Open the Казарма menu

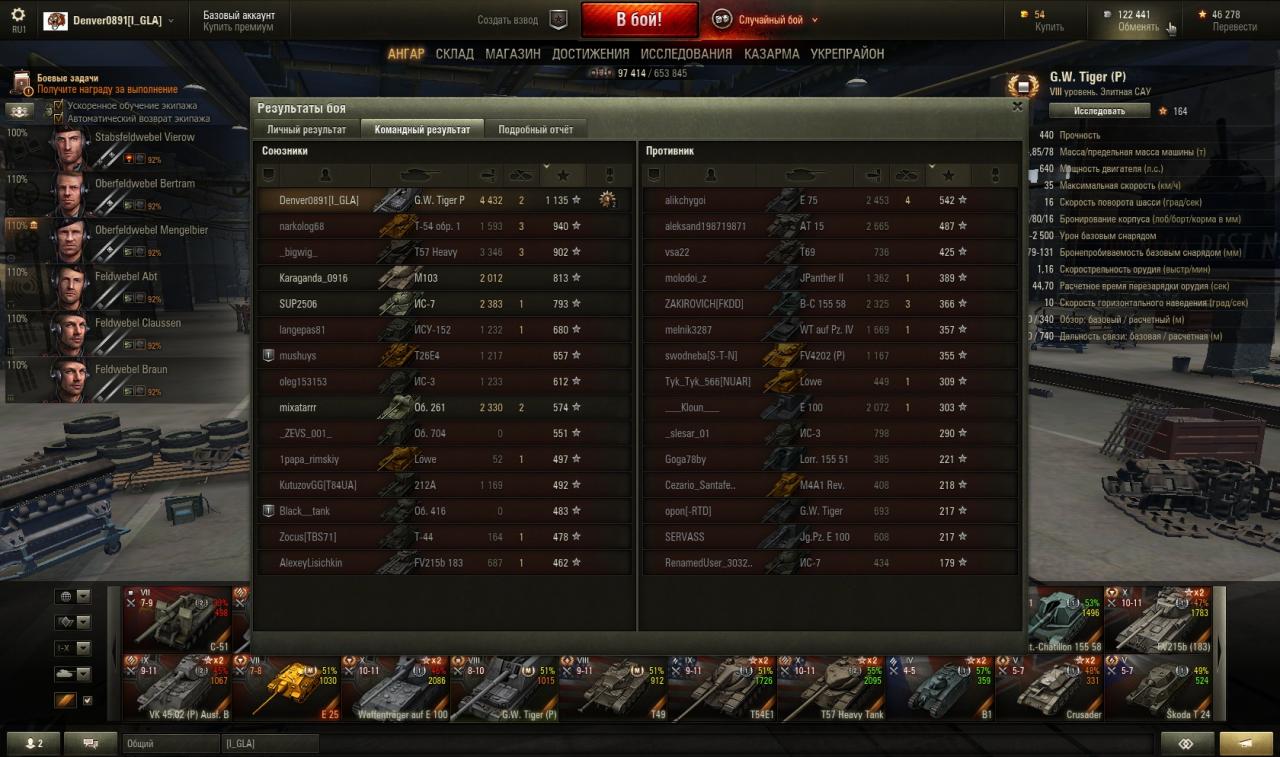[x=771, y=54]
